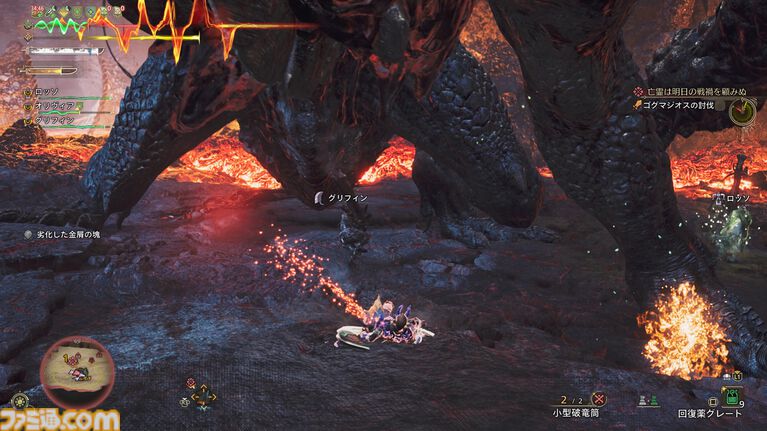Select party member オリヴィア in the list
Screen dimensions: 767x431
coord(54,105)
